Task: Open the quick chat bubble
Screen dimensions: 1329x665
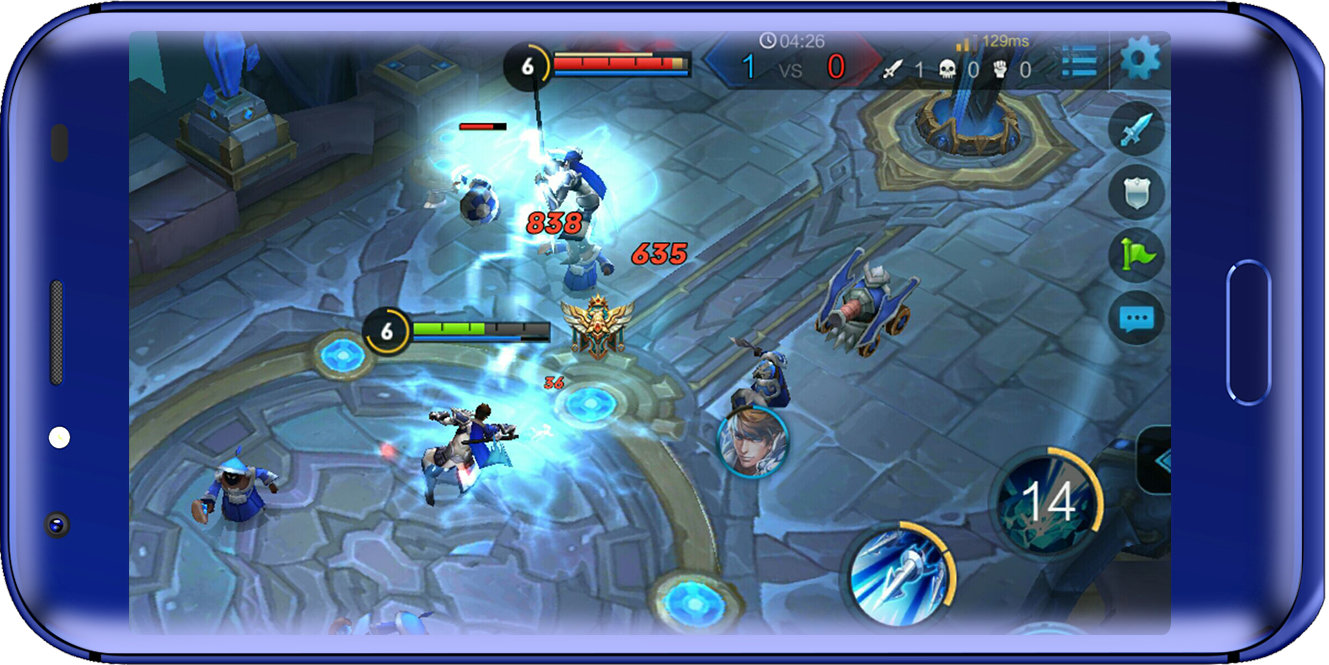Action: pos(1136,319)
